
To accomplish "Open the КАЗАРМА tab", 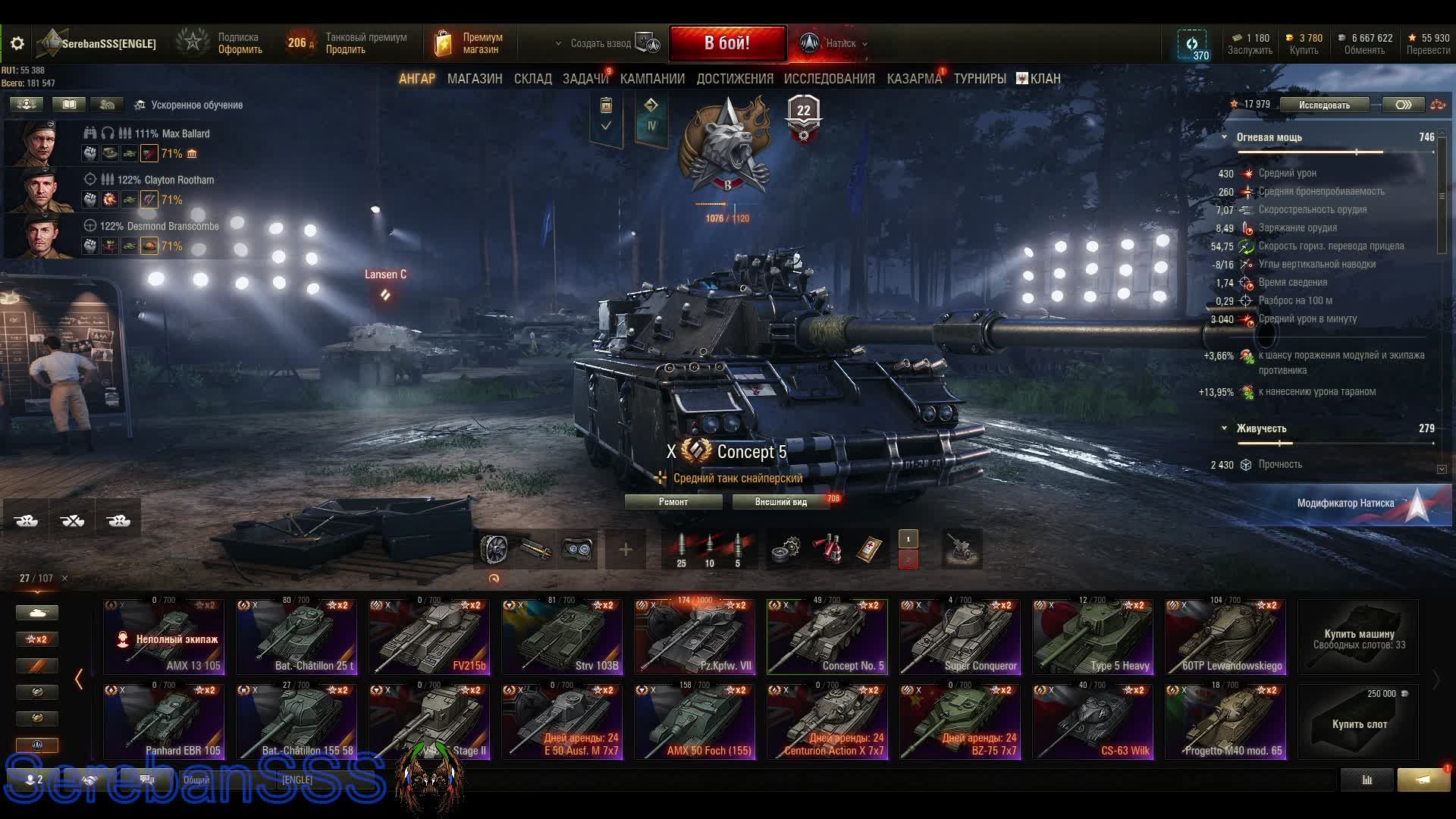I will coord(914,79).
